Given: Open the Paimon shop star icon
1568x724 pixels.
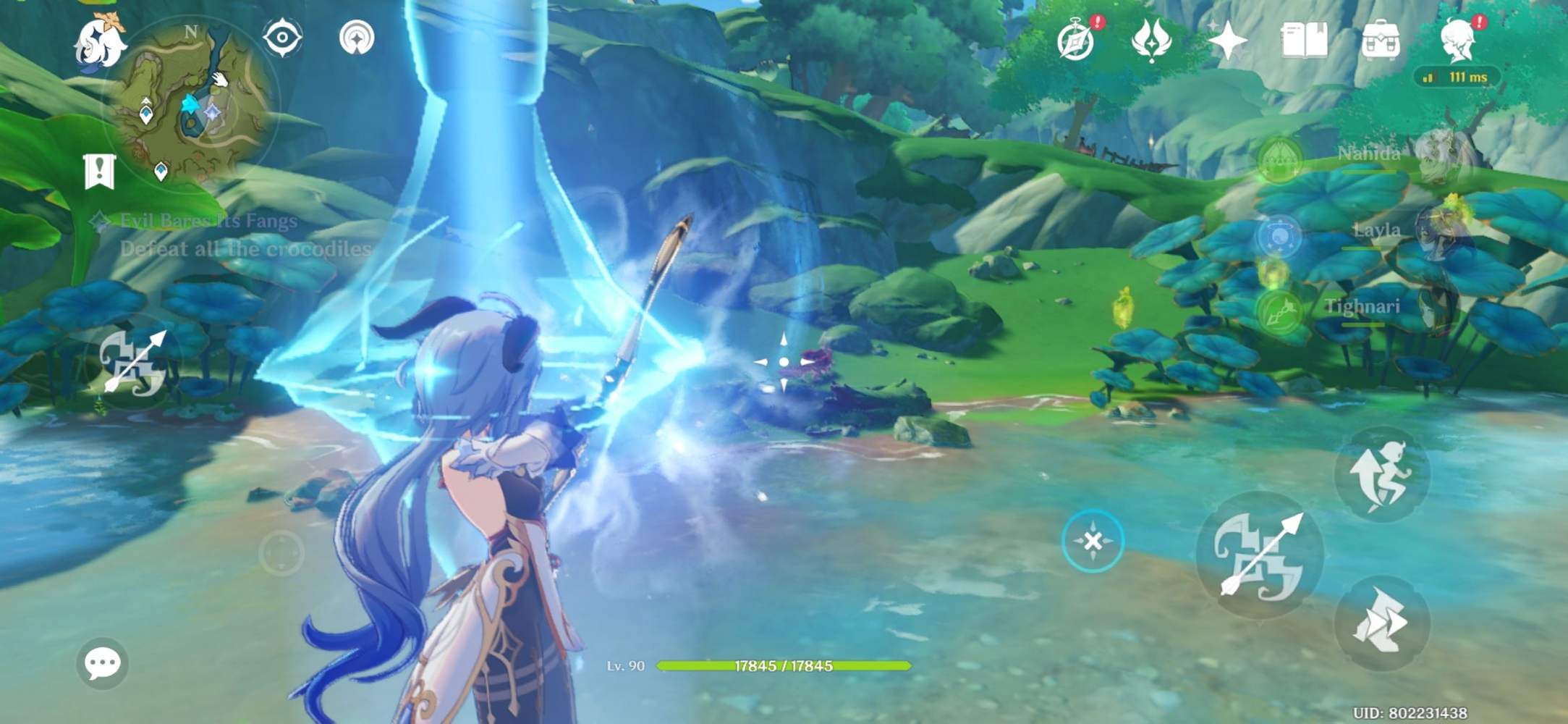Looking at the screenshot, I should 1228,42.
